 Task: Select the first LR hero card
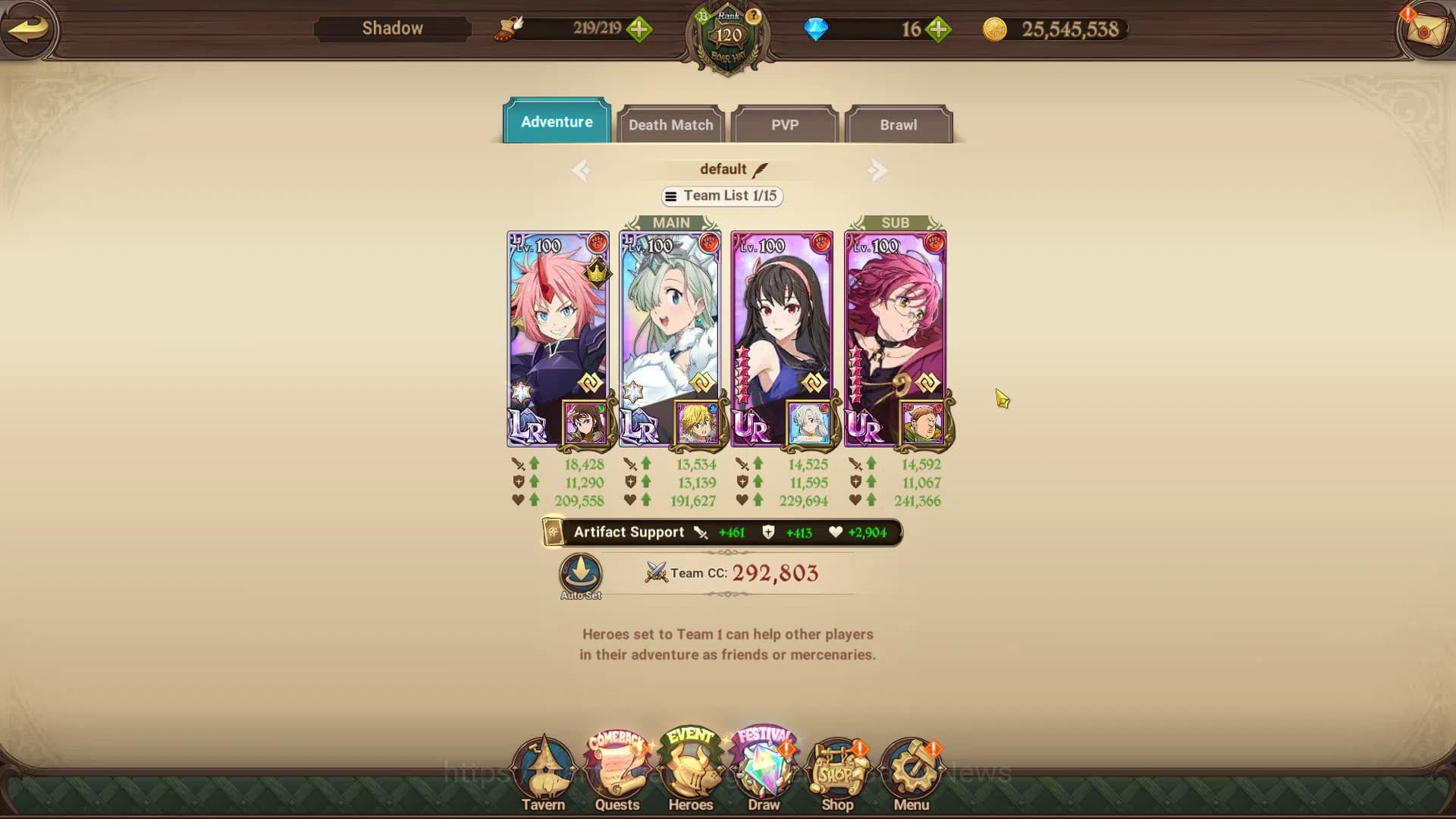pyautogui.click(x=557, y=334)
